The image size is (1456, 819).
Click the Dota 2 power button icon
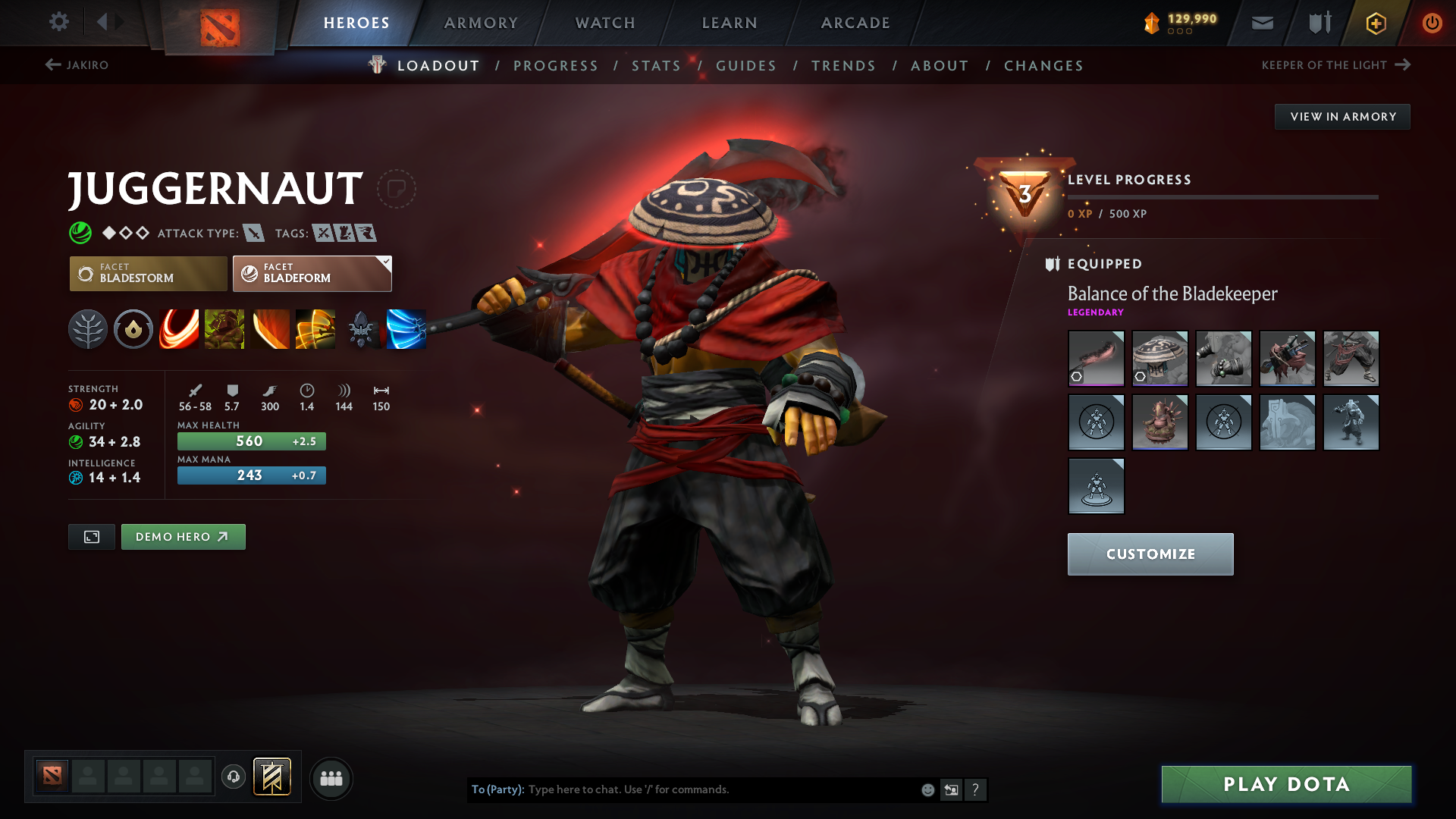pos(1432,23)
